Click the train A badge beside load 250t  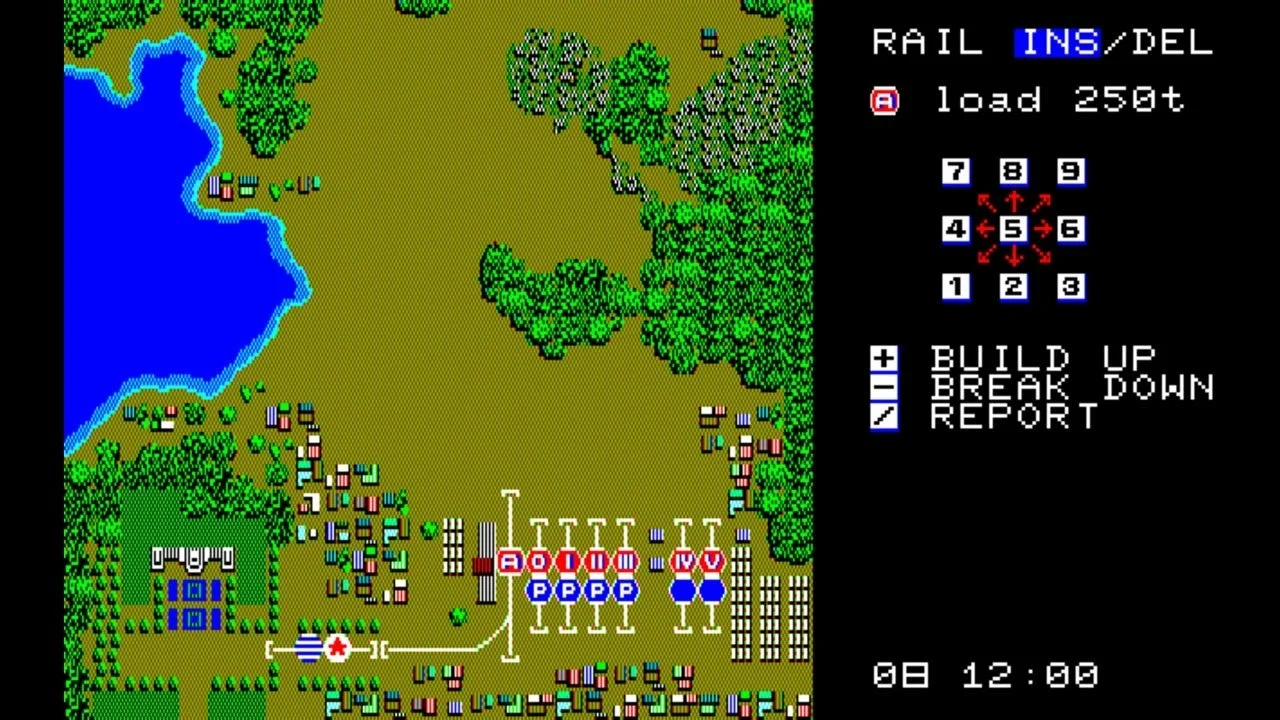pyautogui.click(x=884, y=100)
